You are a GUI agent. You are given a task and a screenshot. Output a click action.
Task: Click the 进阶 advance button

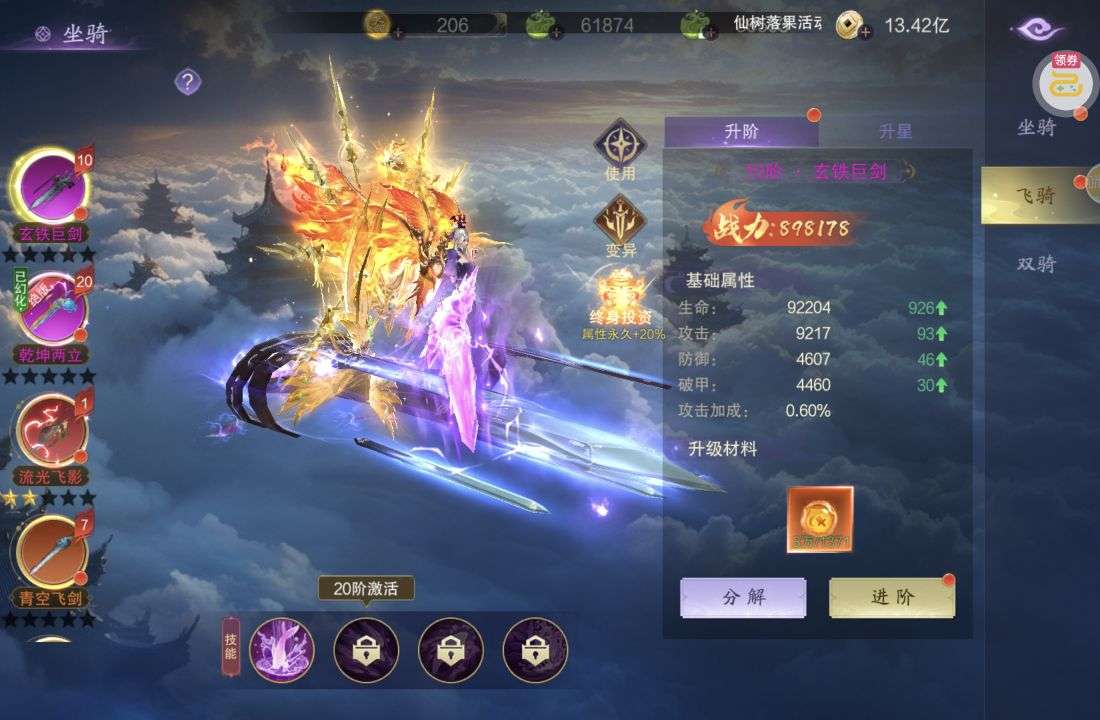pyautogui.click(x=892, y=597)
